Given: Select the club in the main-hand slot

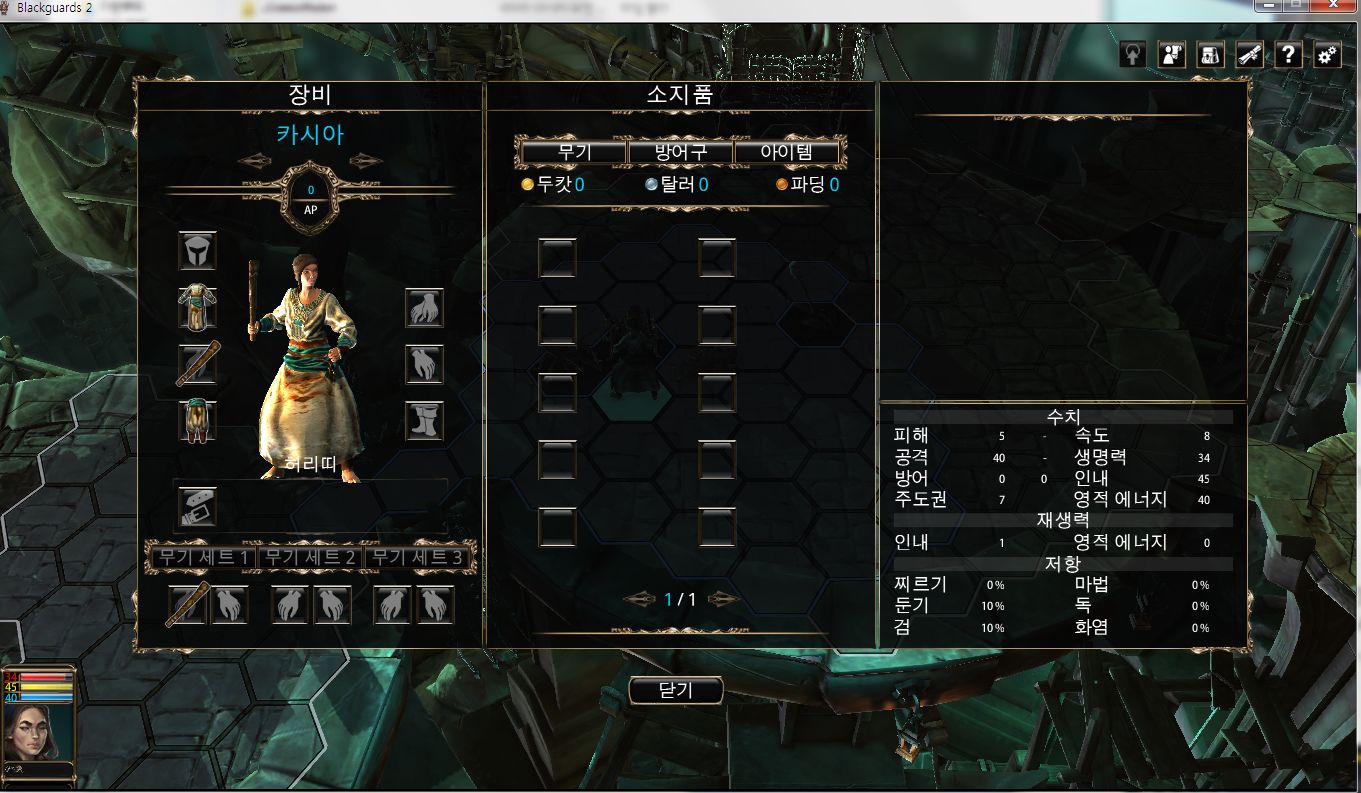Looking at the screenshot, I should [198, 364].
